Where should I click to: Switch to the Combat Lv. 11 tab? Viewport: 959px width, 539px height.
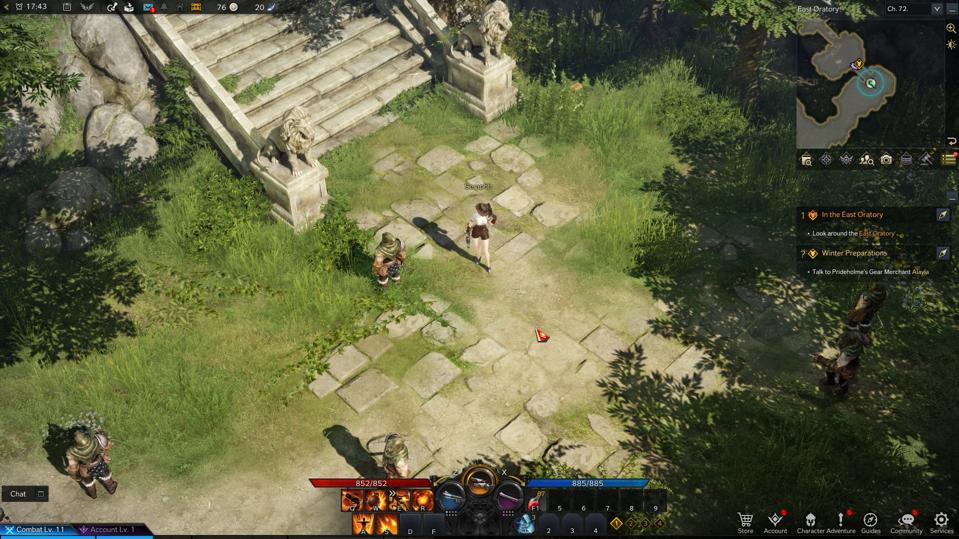click(x=37, y=529)
